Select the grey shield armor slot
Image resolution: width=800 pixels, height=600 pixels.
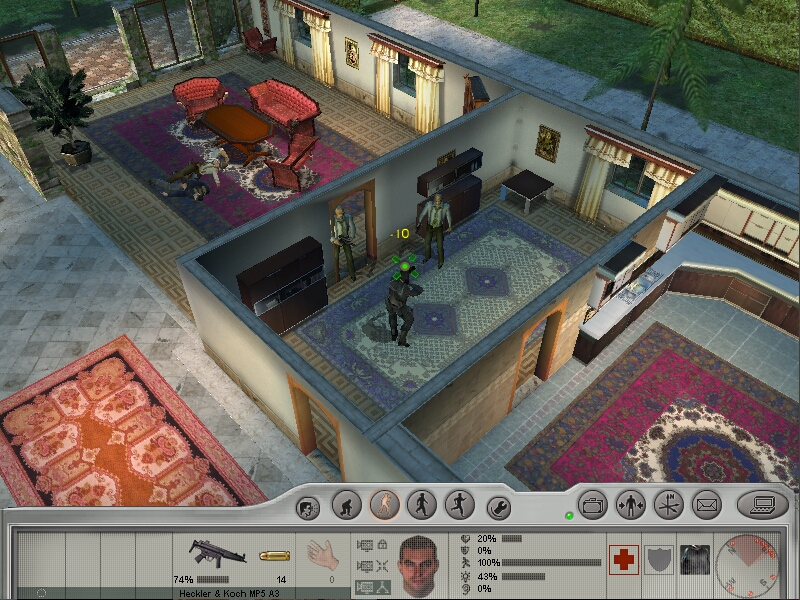(x=658, y=560)
